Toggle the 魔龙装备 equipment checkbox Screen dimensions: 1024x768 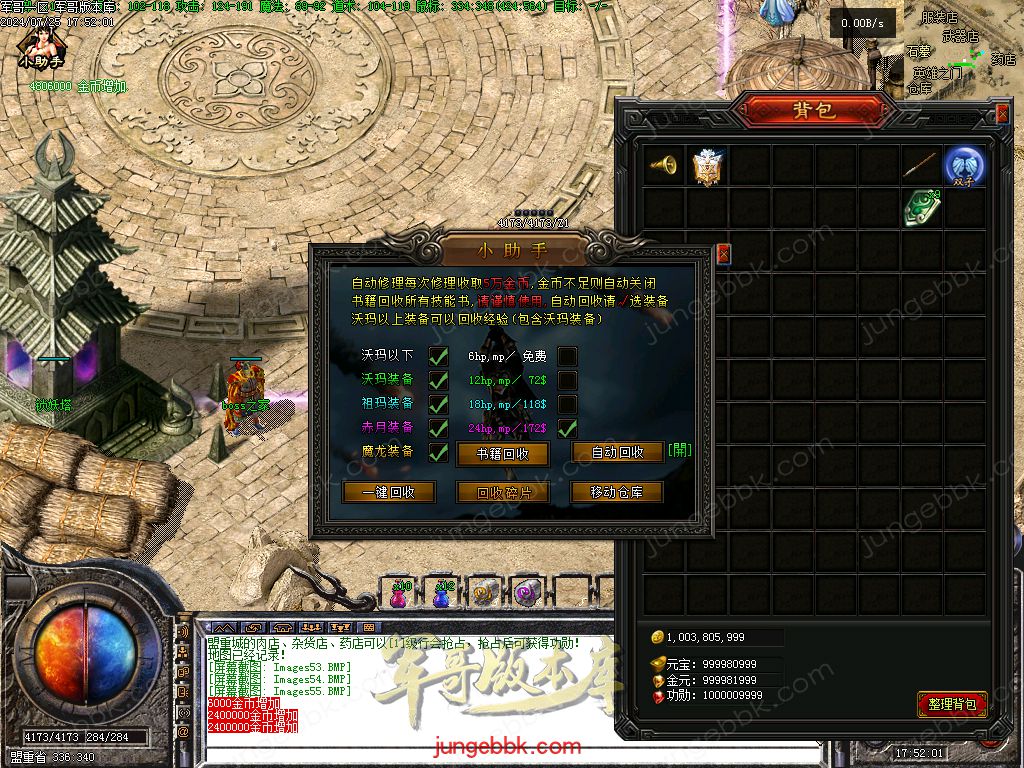[x=438, y=452]
